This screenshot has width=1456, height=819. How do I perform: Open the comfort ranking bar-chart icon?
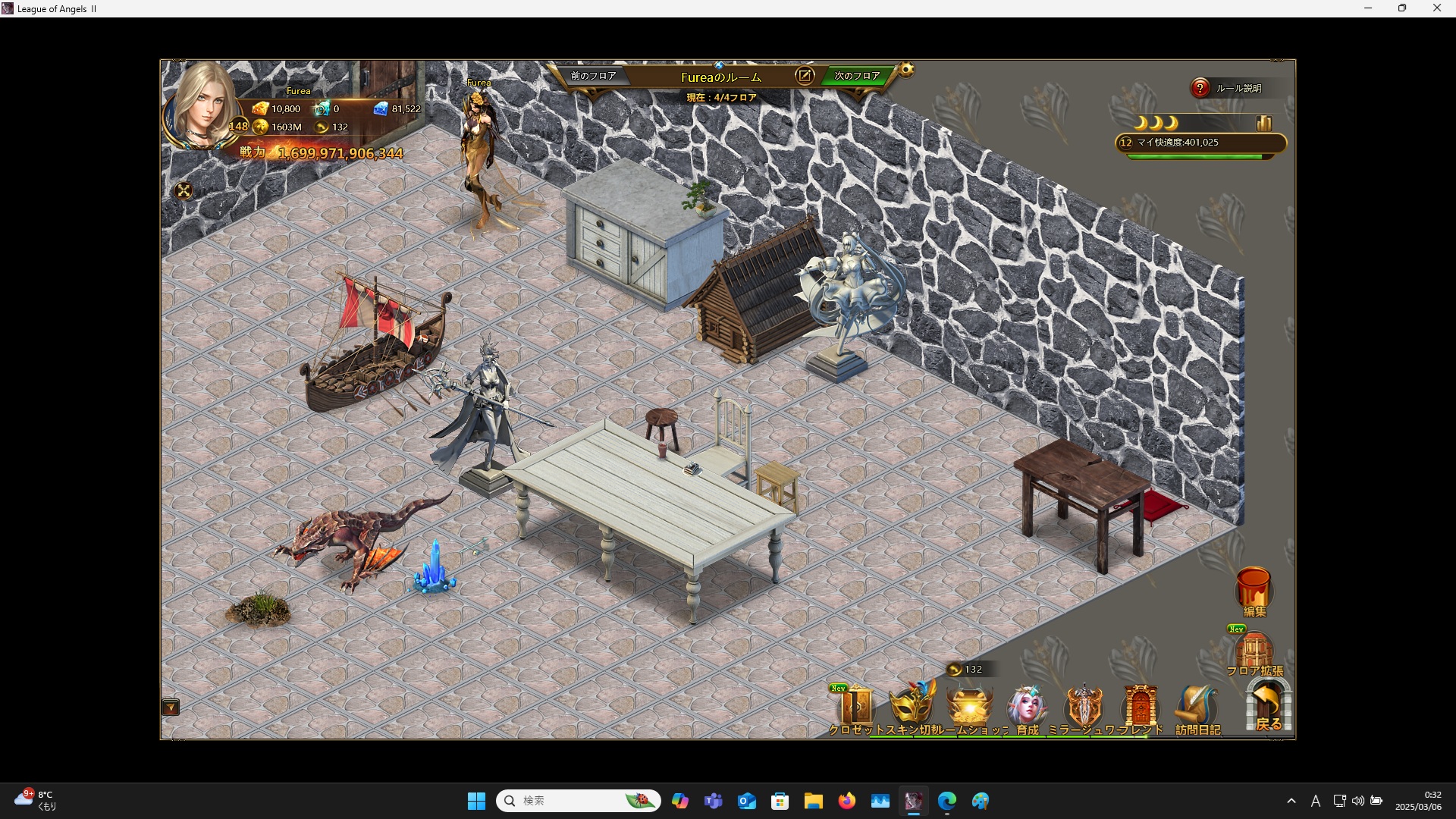[1263, 123]
